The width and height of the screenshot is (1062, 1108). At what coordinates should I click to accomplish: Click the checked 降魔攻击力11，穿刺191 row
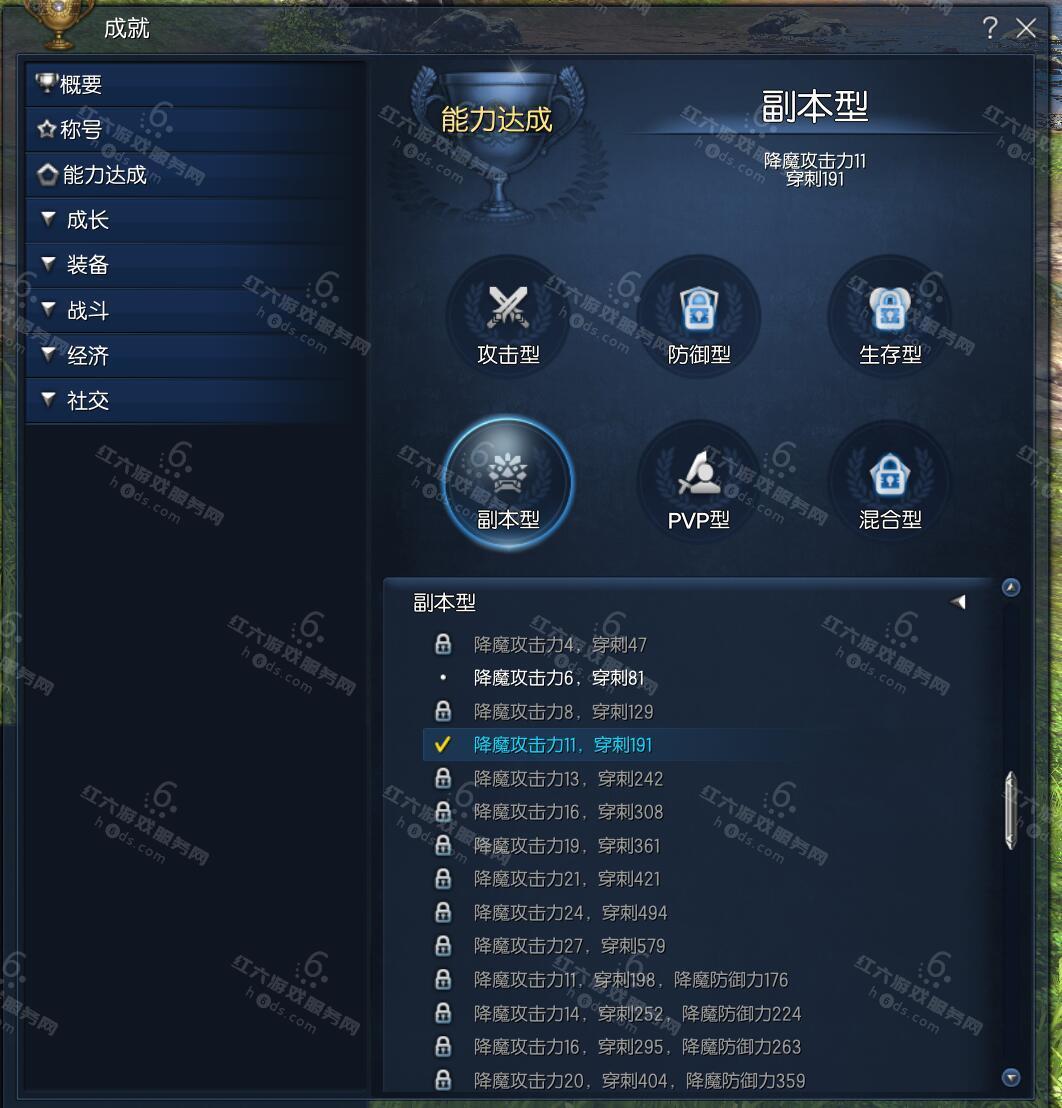562,745
